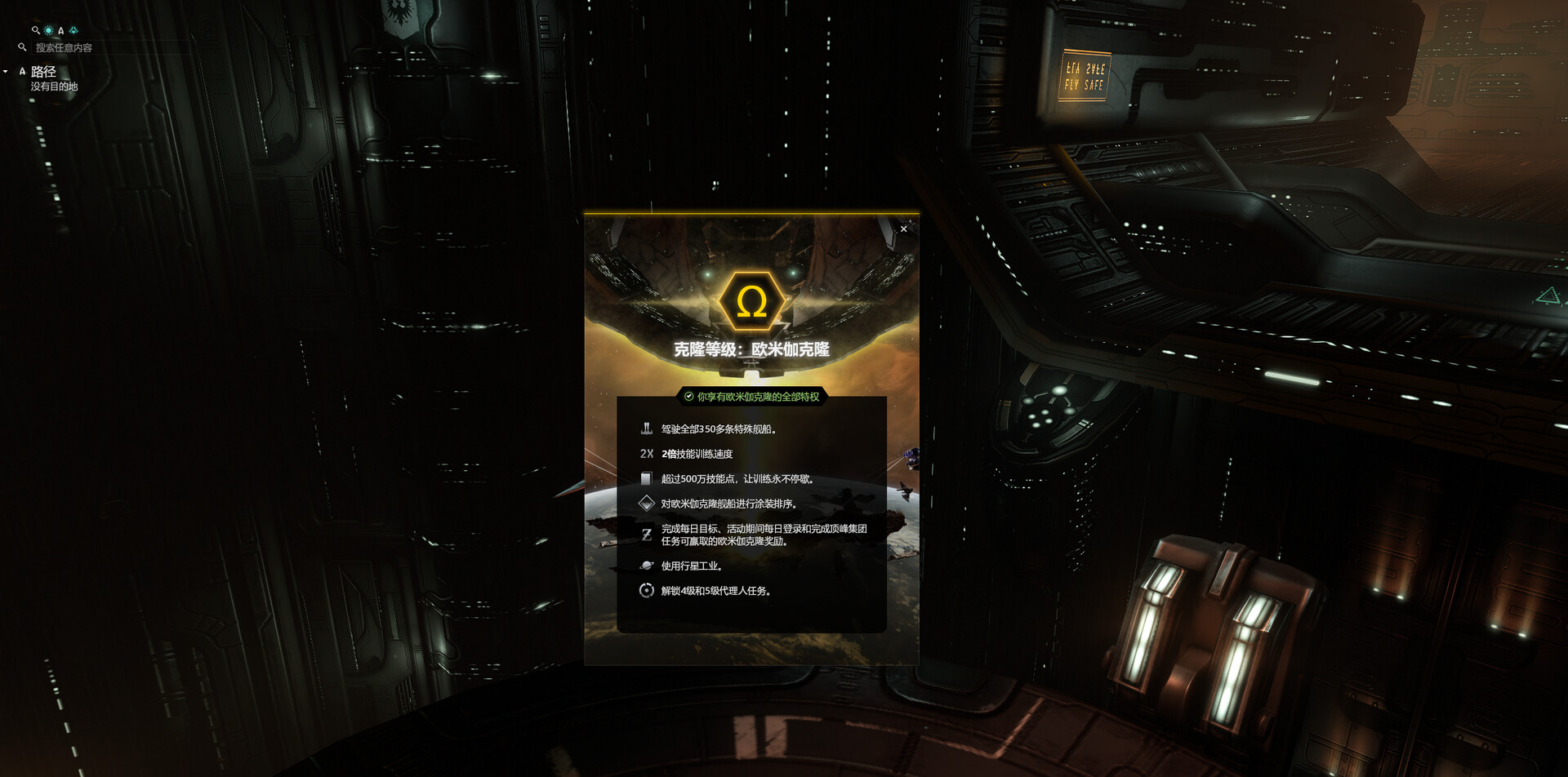This screenshot has height=777, width=1568.
Task: Open the 路径 route header
Action: pos(43,72)
